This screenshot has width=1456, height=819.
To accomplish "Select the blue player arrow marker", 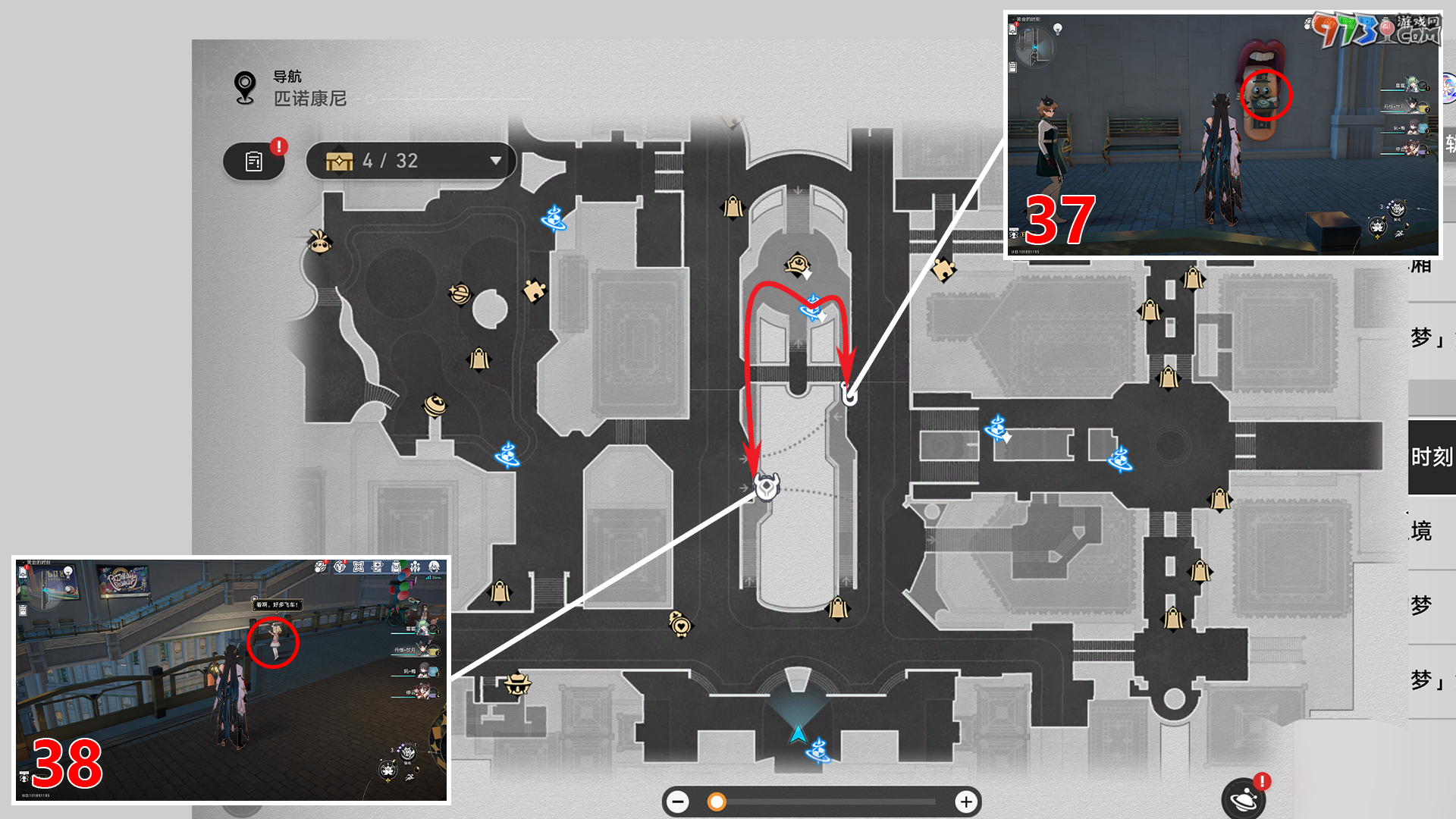I will [x=798, y=733].
